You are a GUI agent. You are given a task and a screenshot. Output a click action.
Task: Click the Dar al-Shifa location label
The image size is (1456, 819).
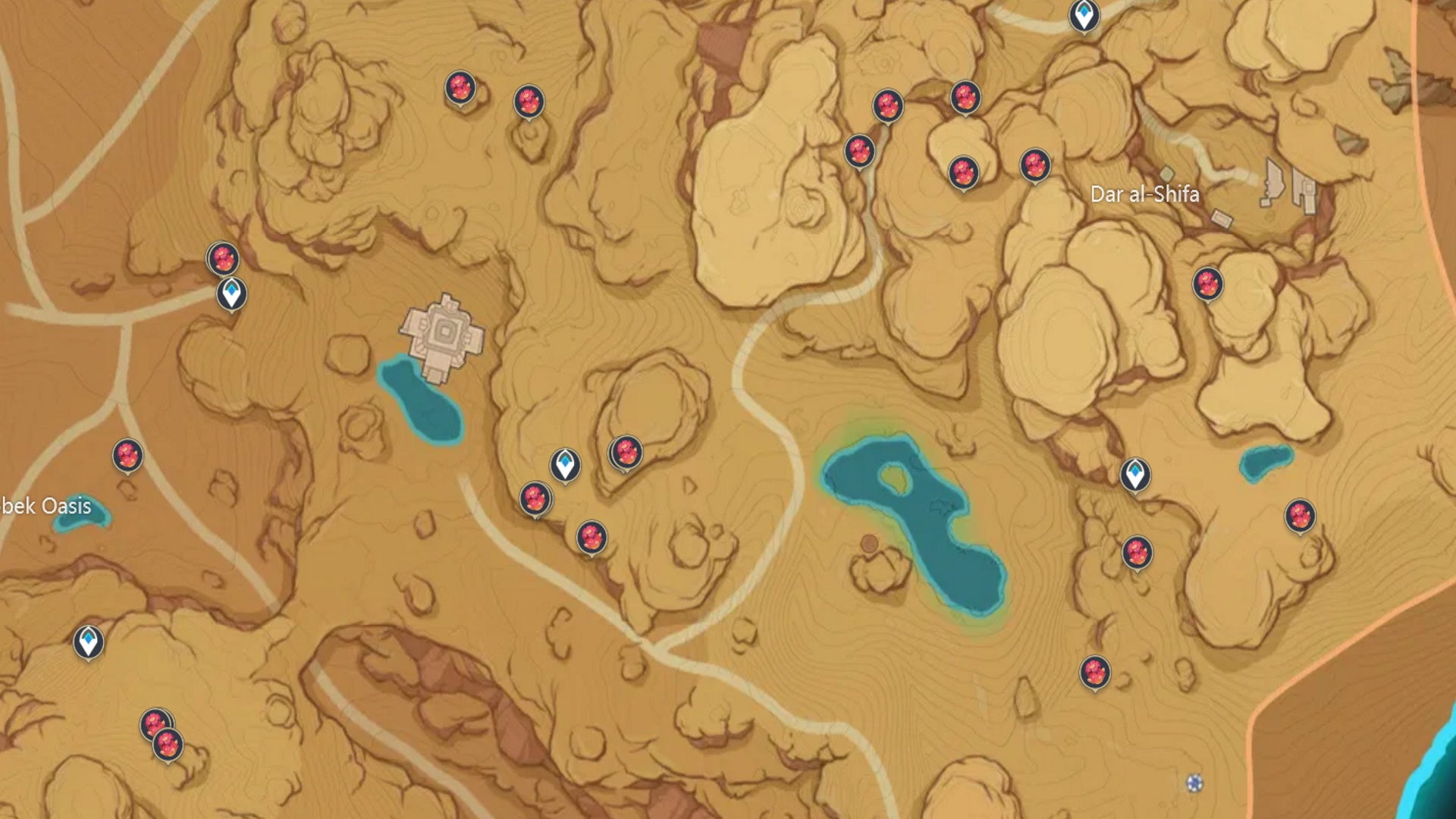(x=1145, y=193)
